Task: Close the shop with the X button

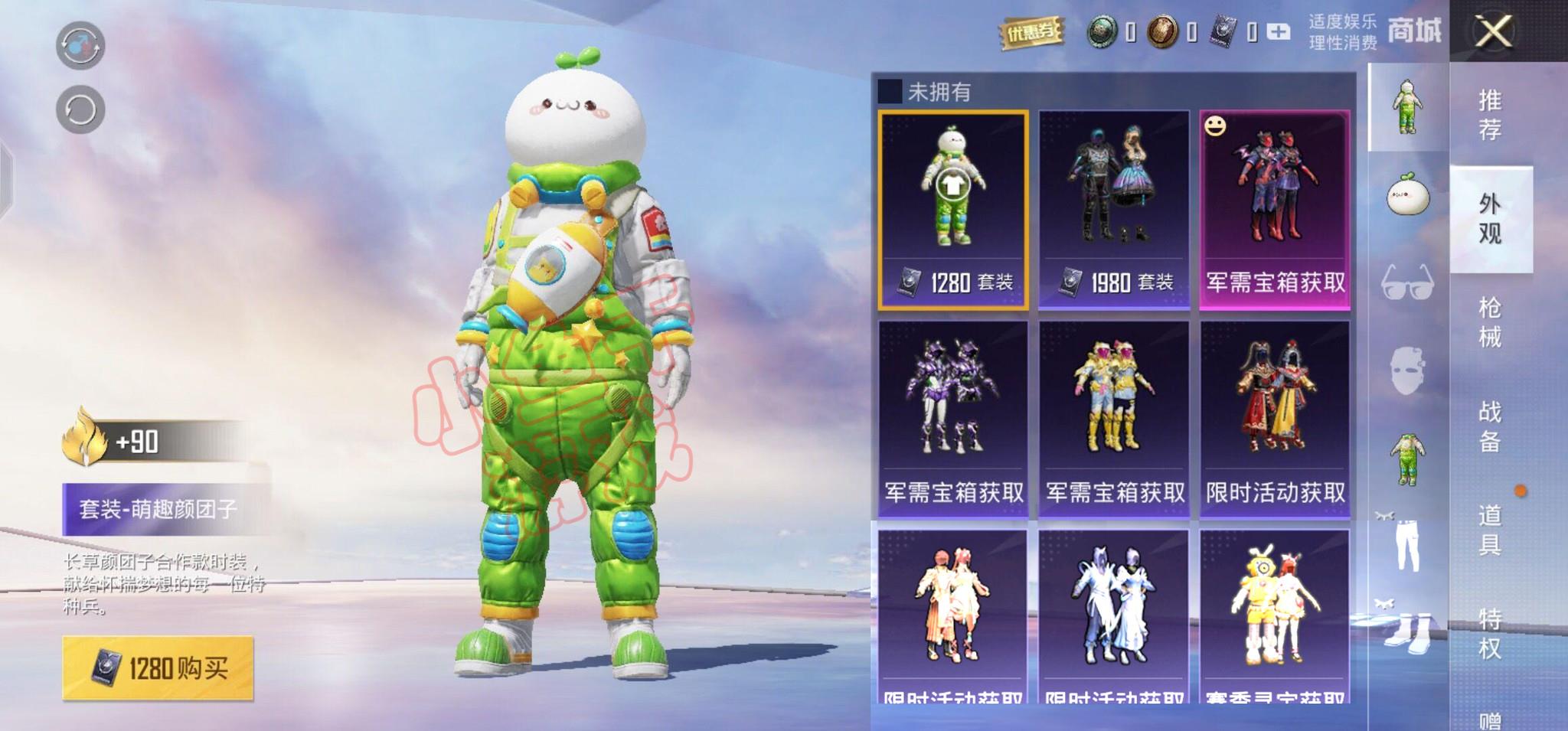Action: (1493, 32)
